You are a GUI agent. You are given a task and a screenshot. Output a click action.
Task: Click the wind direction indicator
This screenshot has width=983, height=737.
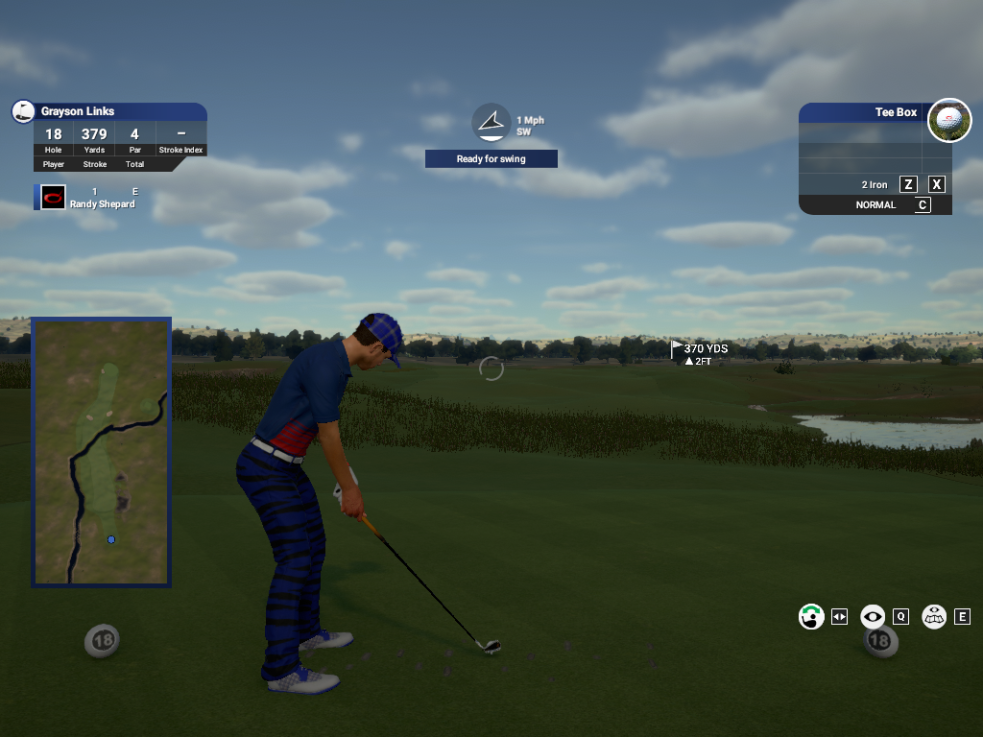pyautogui.click(x=491, y=122)
